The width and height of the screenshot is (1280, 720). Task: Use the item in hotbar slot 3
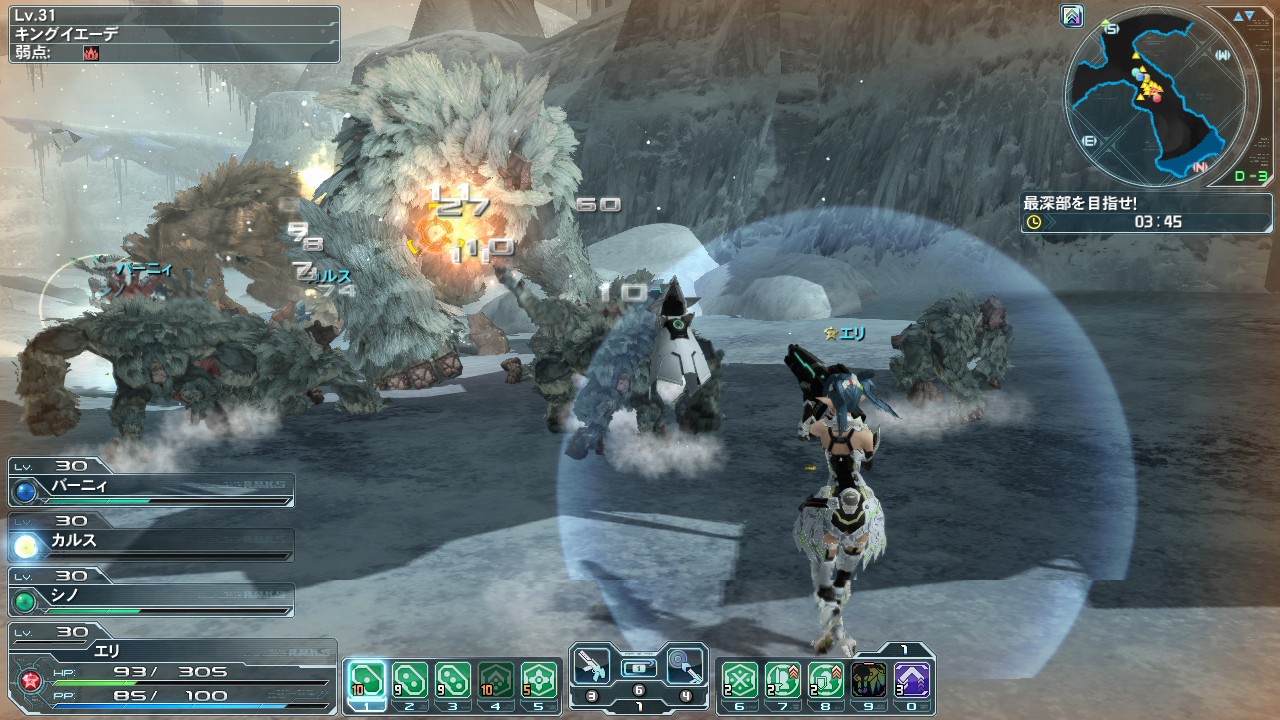coord(453,680)
